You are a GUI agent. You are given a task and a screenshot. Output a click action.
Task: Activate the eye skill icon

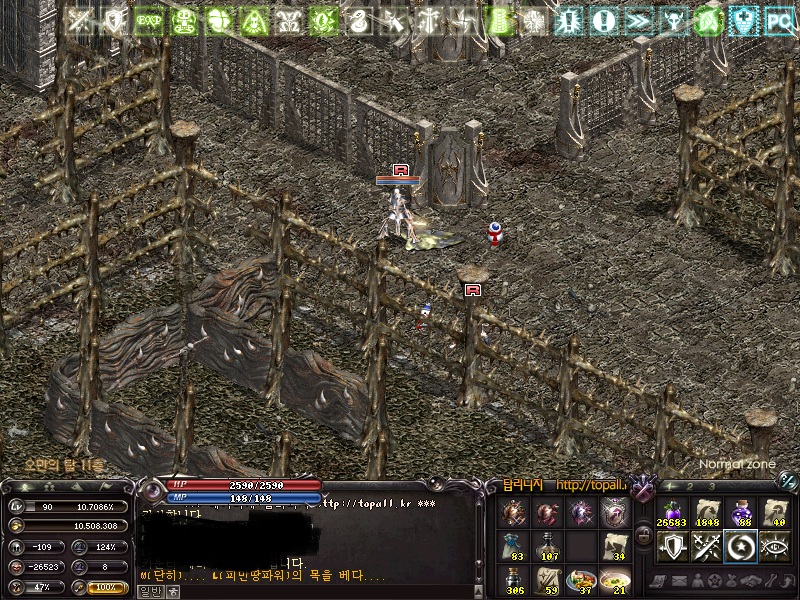pos(775,546)
